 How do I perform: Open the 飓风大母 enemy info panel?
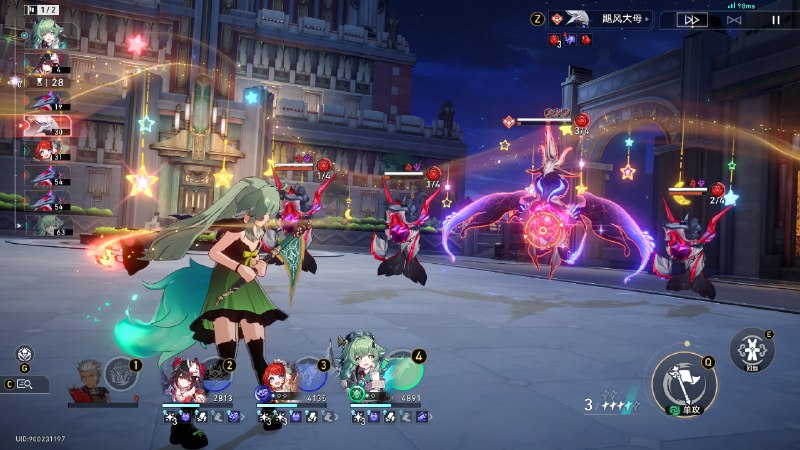pos(600,18)
